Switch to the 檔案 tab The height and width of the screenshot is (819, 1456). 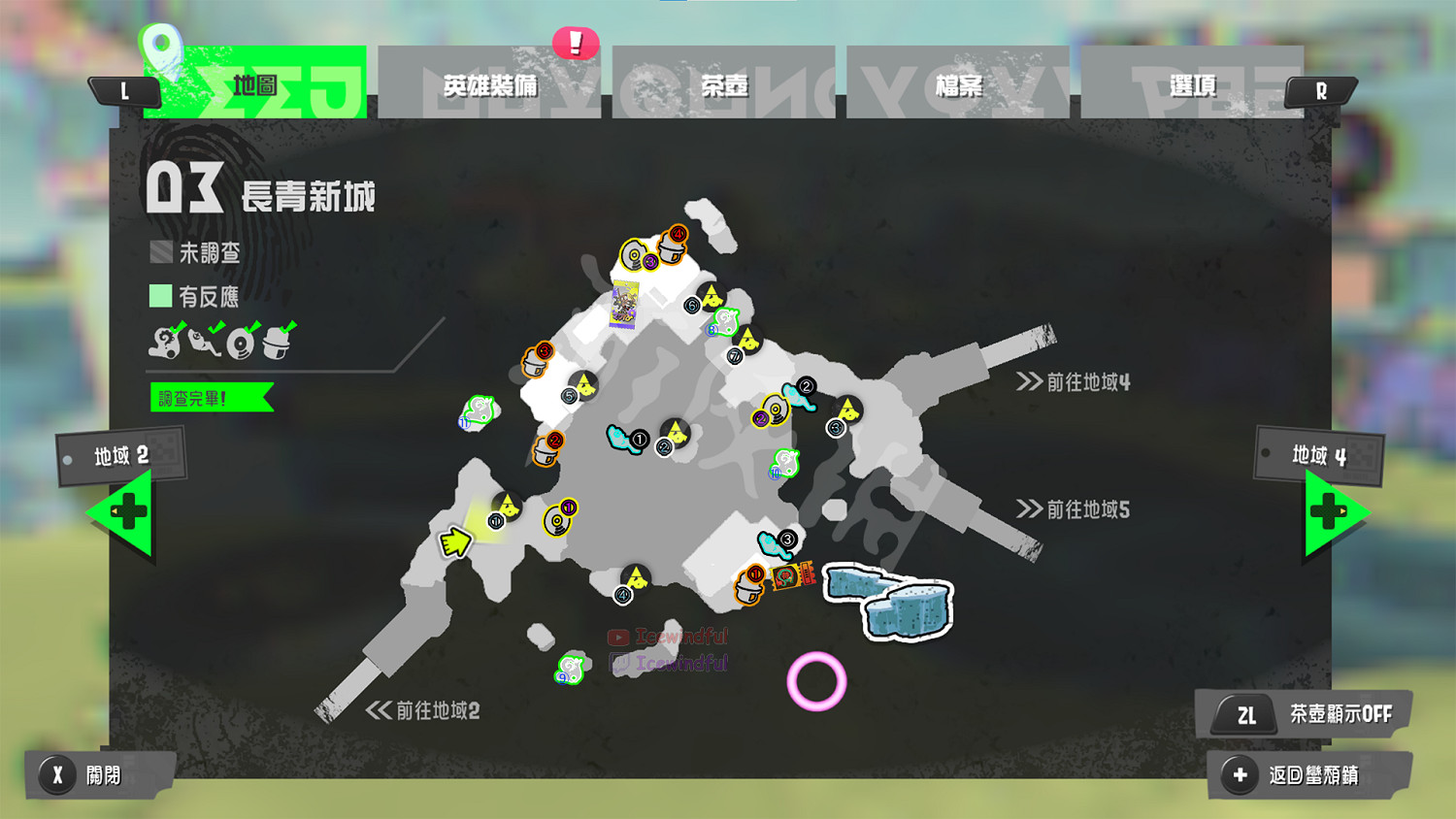(x=961, y=85)
